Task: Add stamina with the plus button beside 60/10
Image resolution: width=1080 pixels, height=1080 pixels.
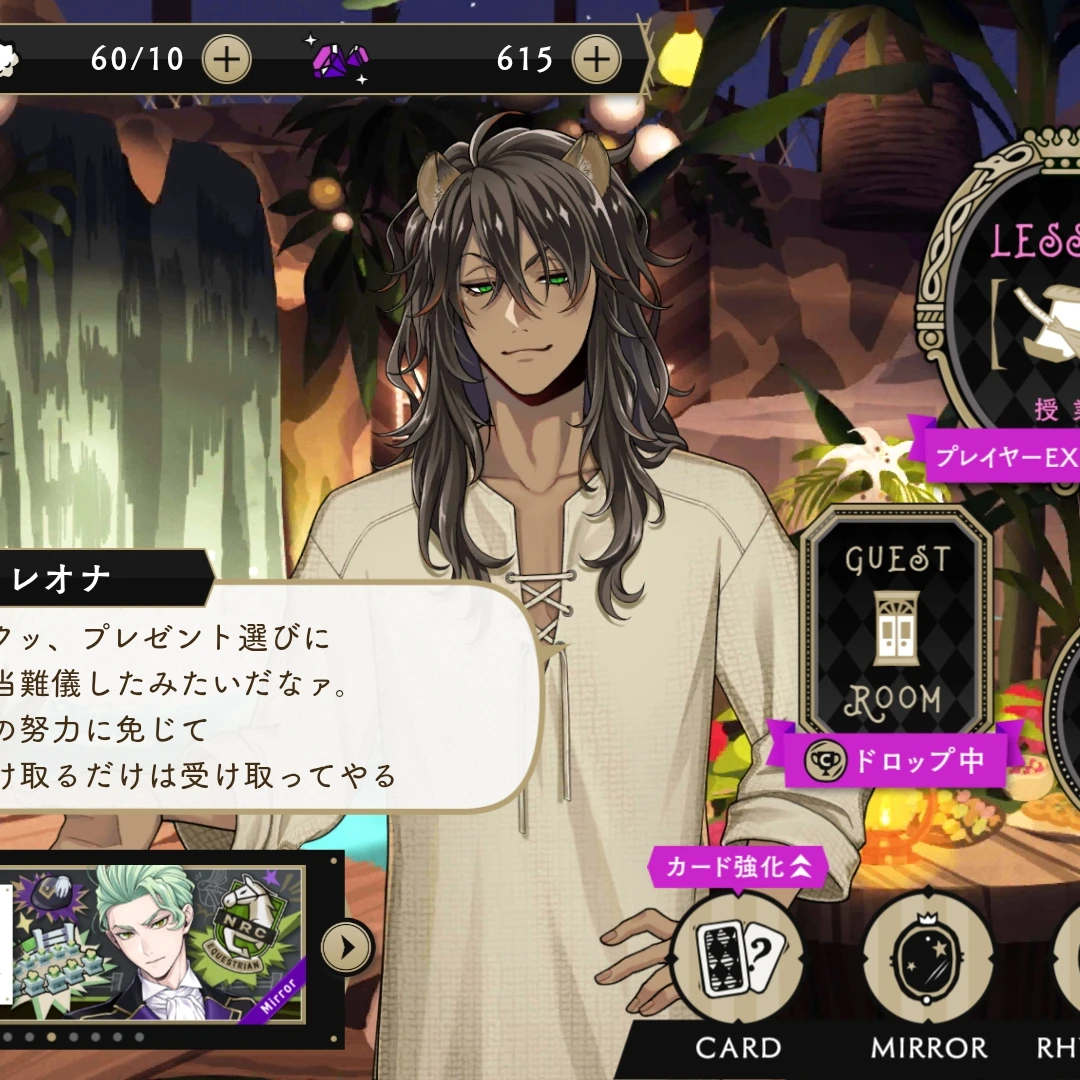Action: pyautogui.click(x=227, y=60)
